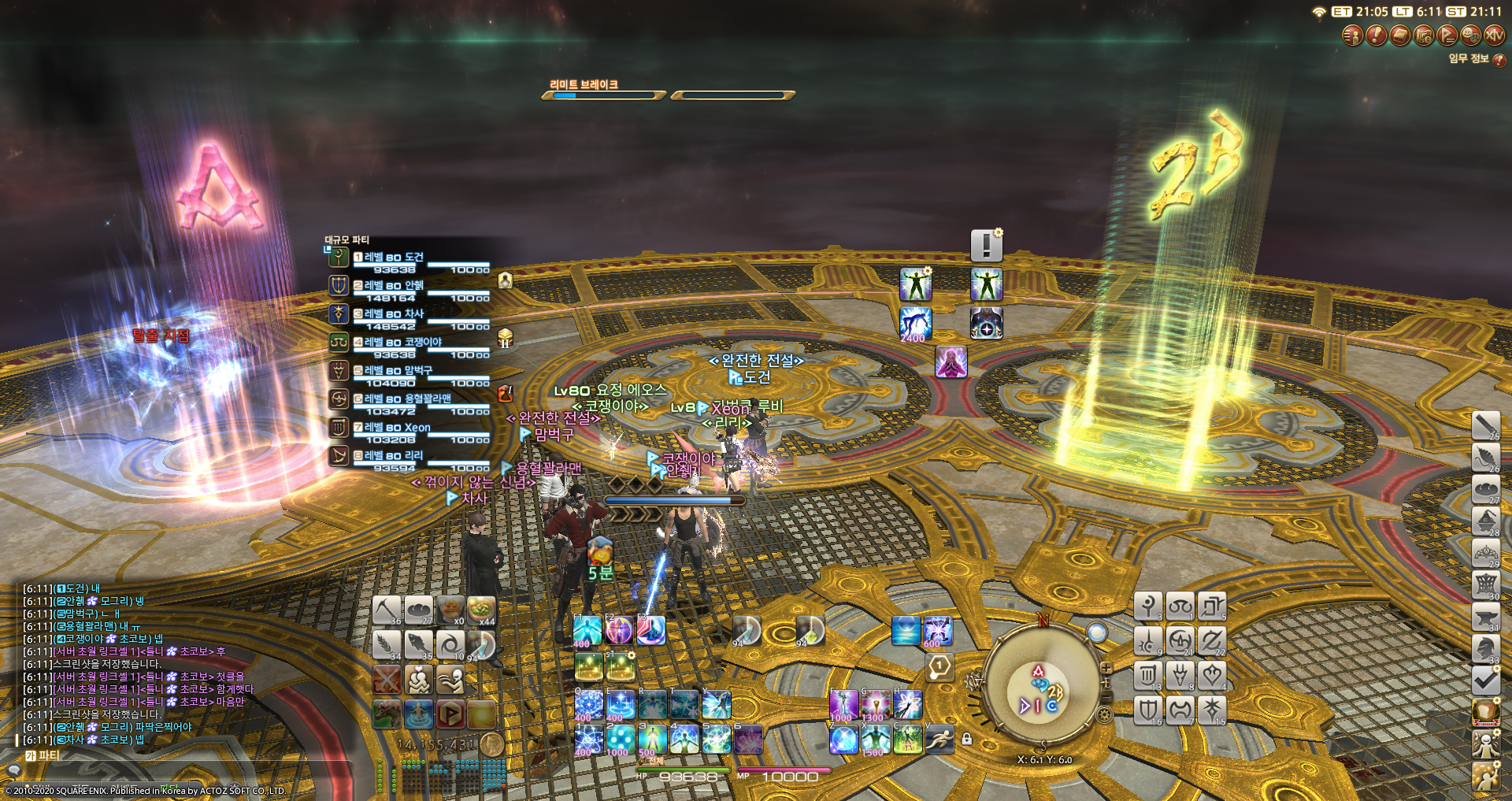Image resolution: width=1512 pixels, height=801 pixels.
Task: Activate the Sprint running-figure action
Action: (938, 740)
